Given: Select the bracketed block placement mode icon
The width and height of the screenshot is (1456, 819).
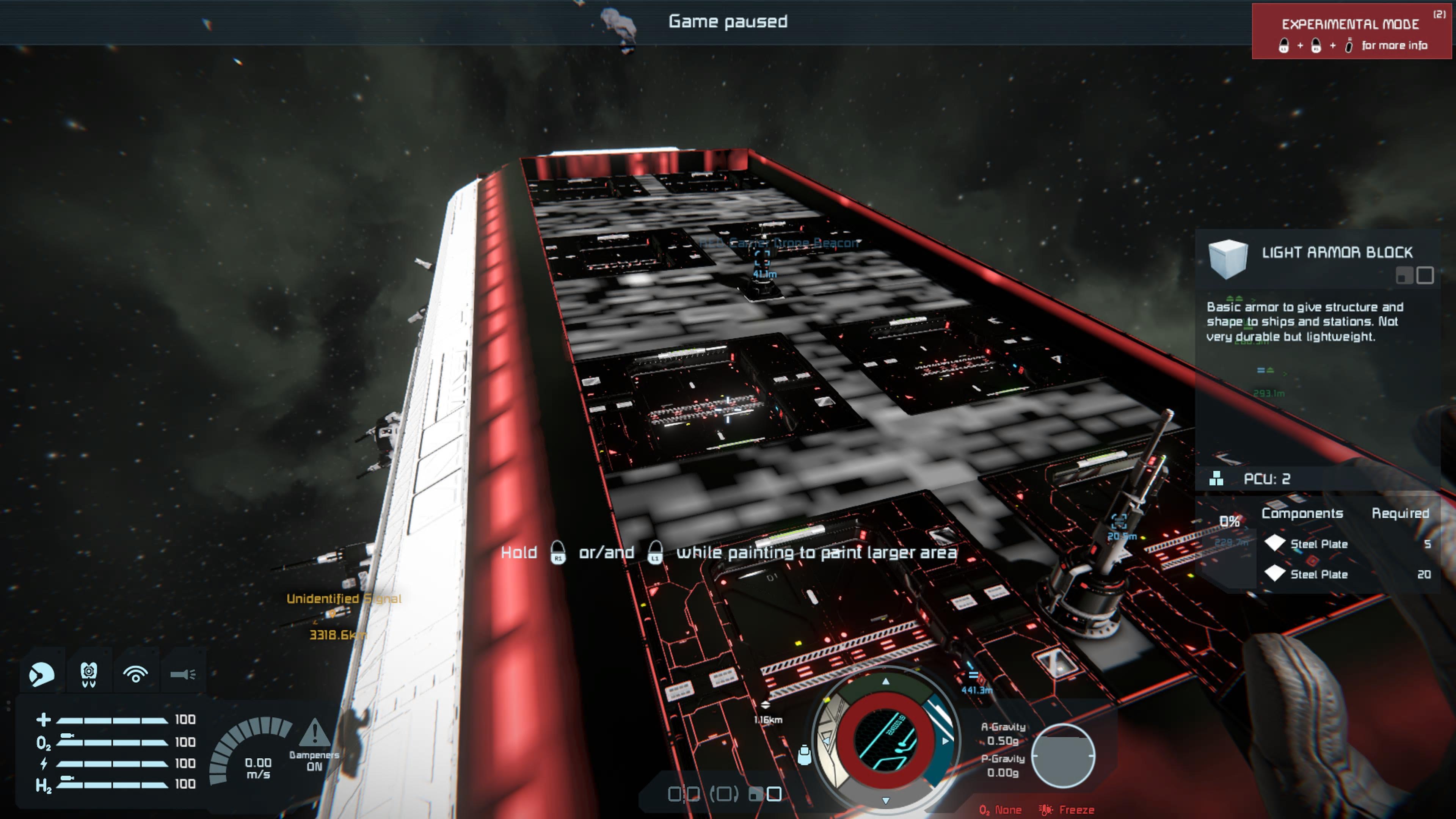Looking at the screenshot, I should [x=724, y=794].
